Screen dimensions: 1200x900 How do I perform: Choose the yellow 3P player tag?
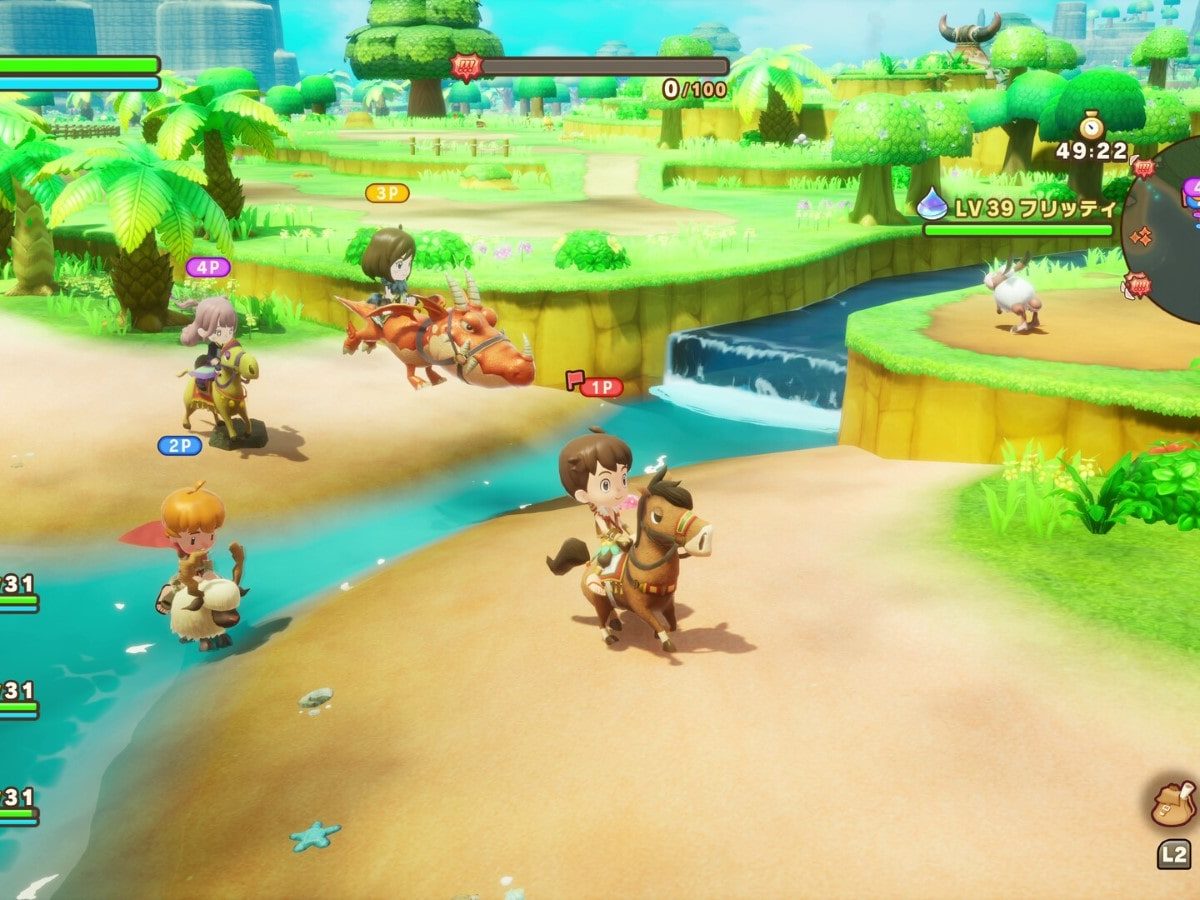click(x=387, y=193)
